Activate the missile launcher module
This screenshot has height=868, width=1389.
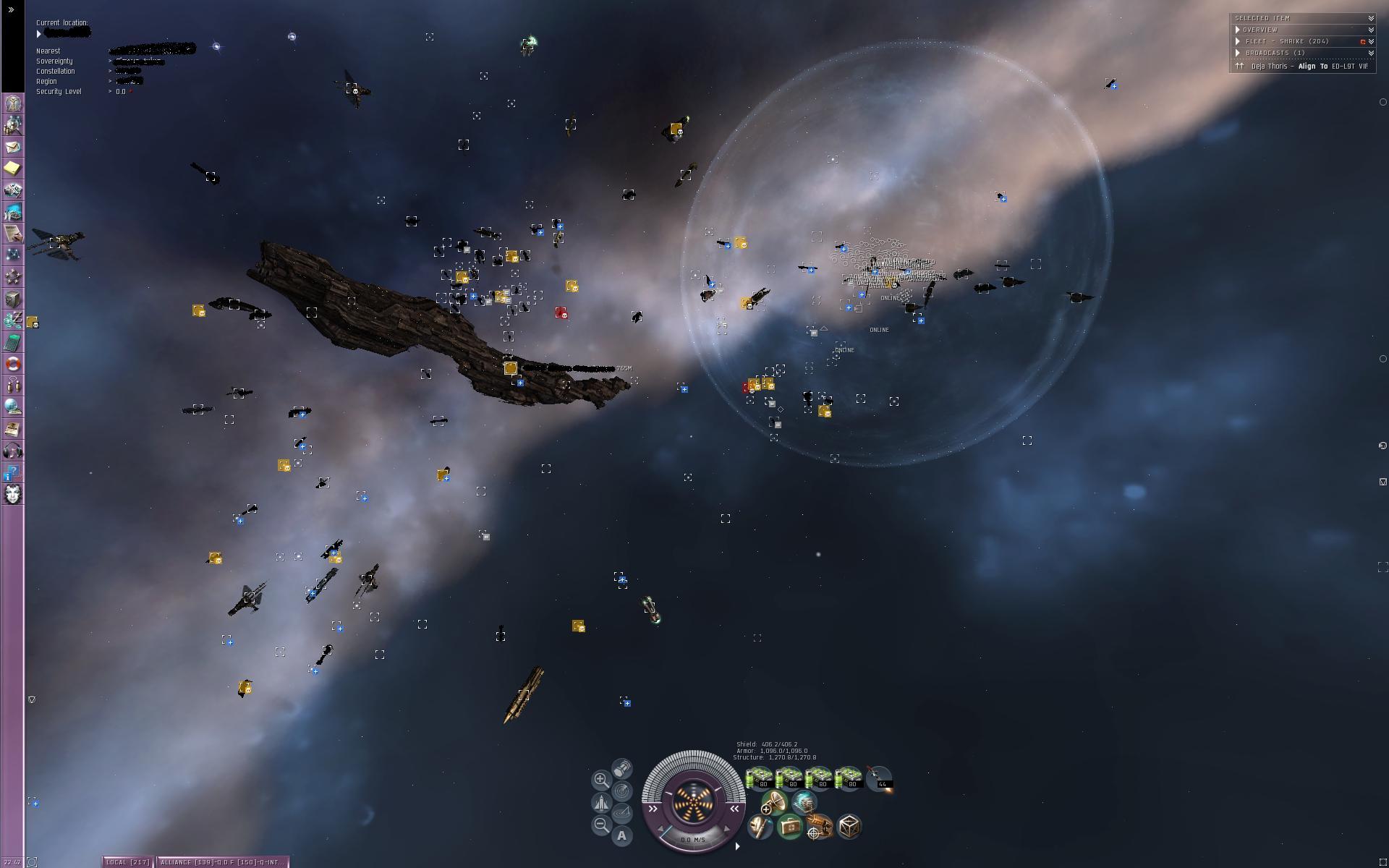click(x=879, y=778)
